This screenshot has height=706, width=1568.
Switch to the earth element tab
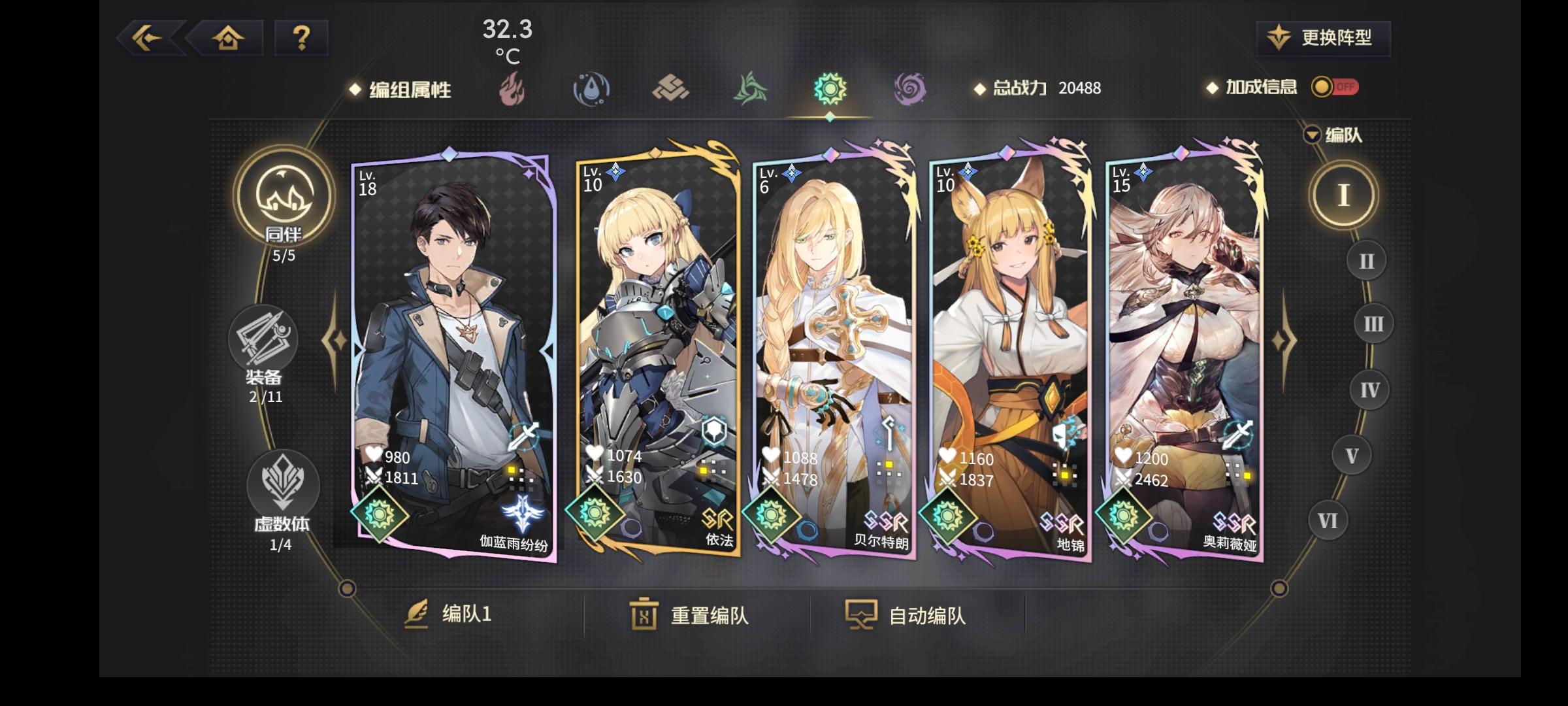coord(670,88)
